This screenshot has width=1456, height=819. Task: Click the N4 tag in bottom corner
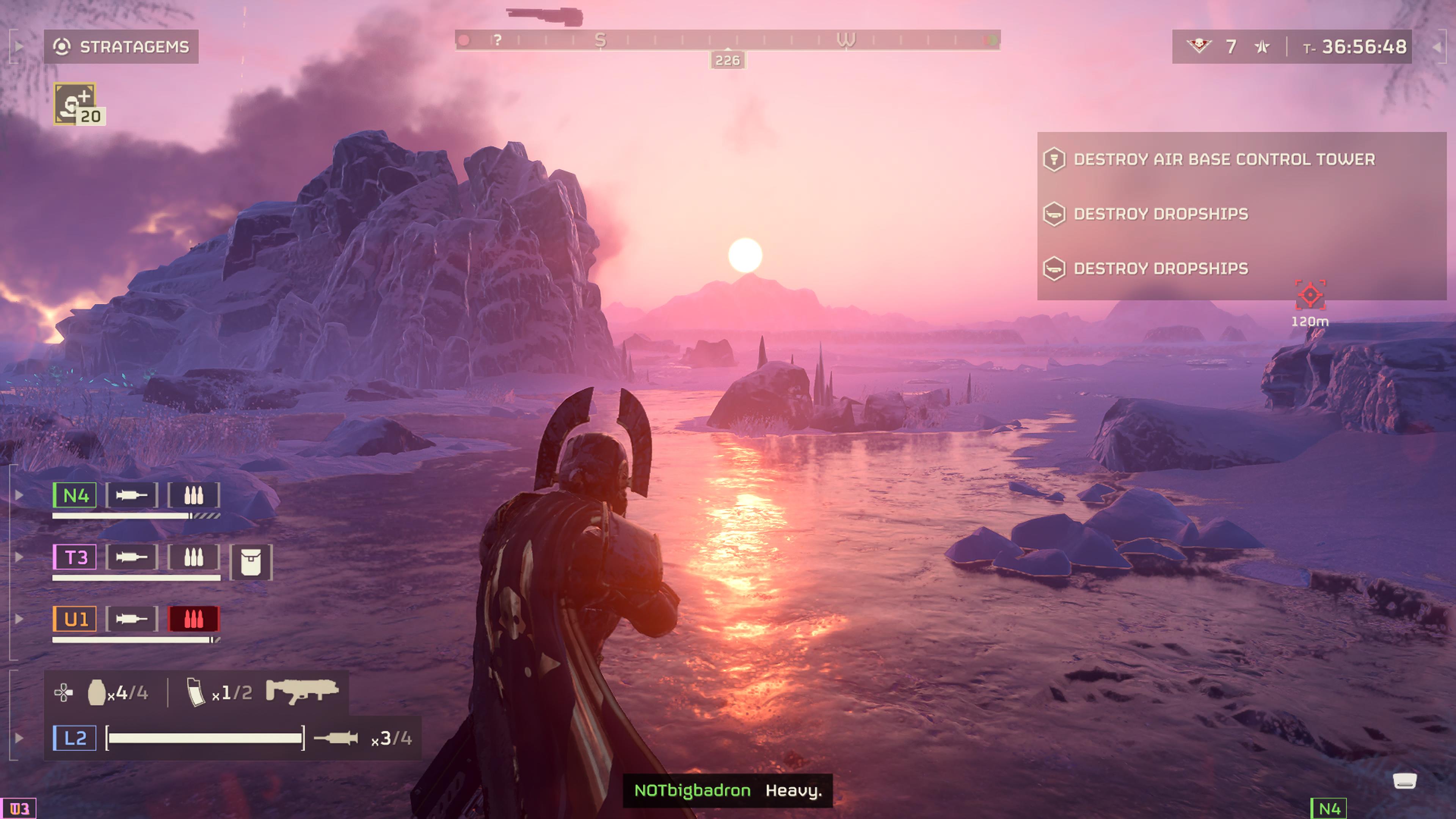(x=1329, y=809)
